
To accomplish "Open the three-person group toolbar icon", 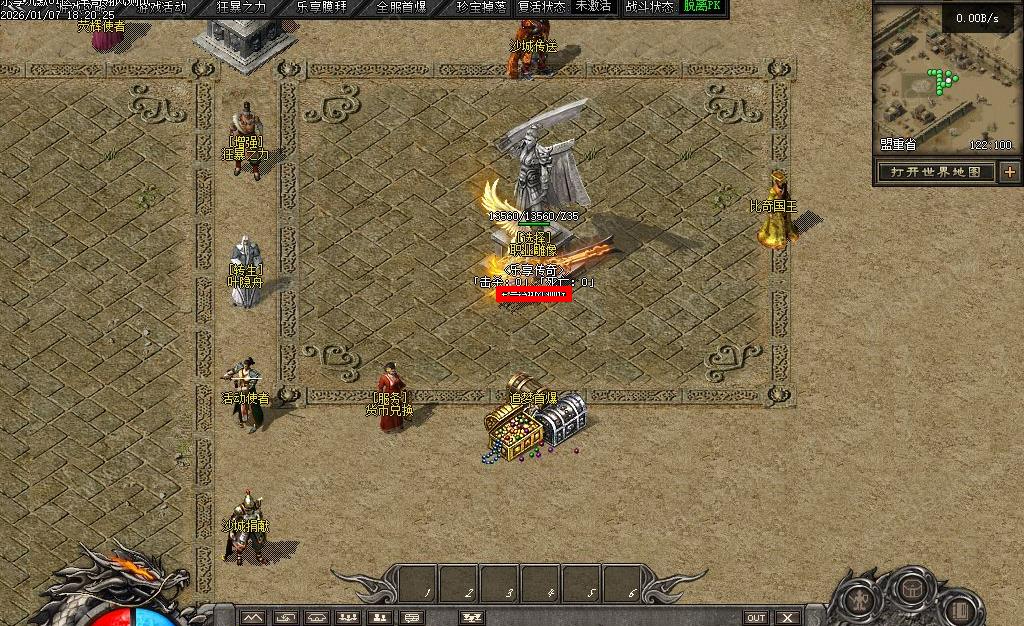I will (x=347, y=618).
